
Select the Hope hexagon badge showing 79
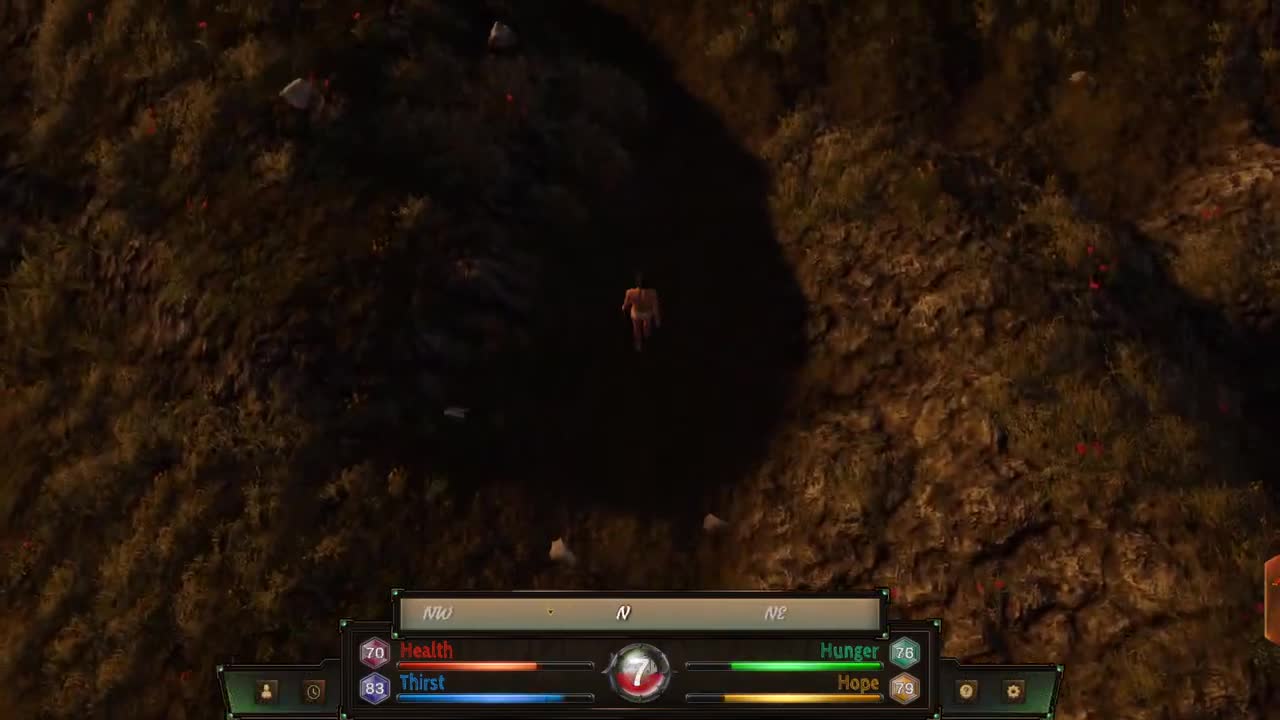point(904,687)
